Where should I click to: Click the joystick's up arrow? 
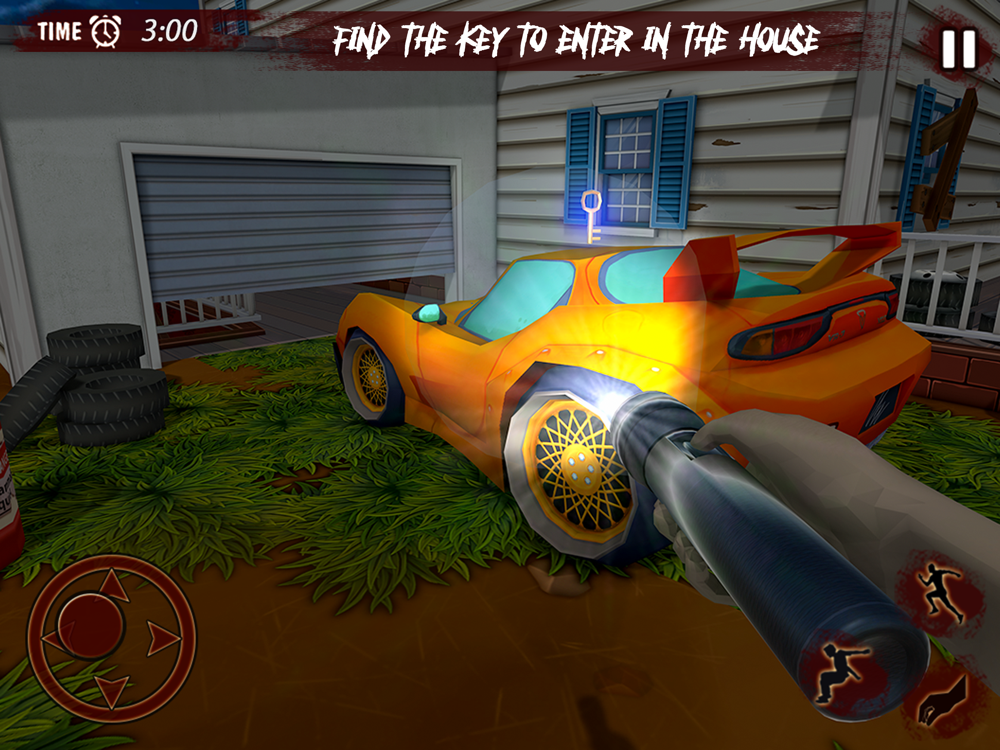point(115,586)
